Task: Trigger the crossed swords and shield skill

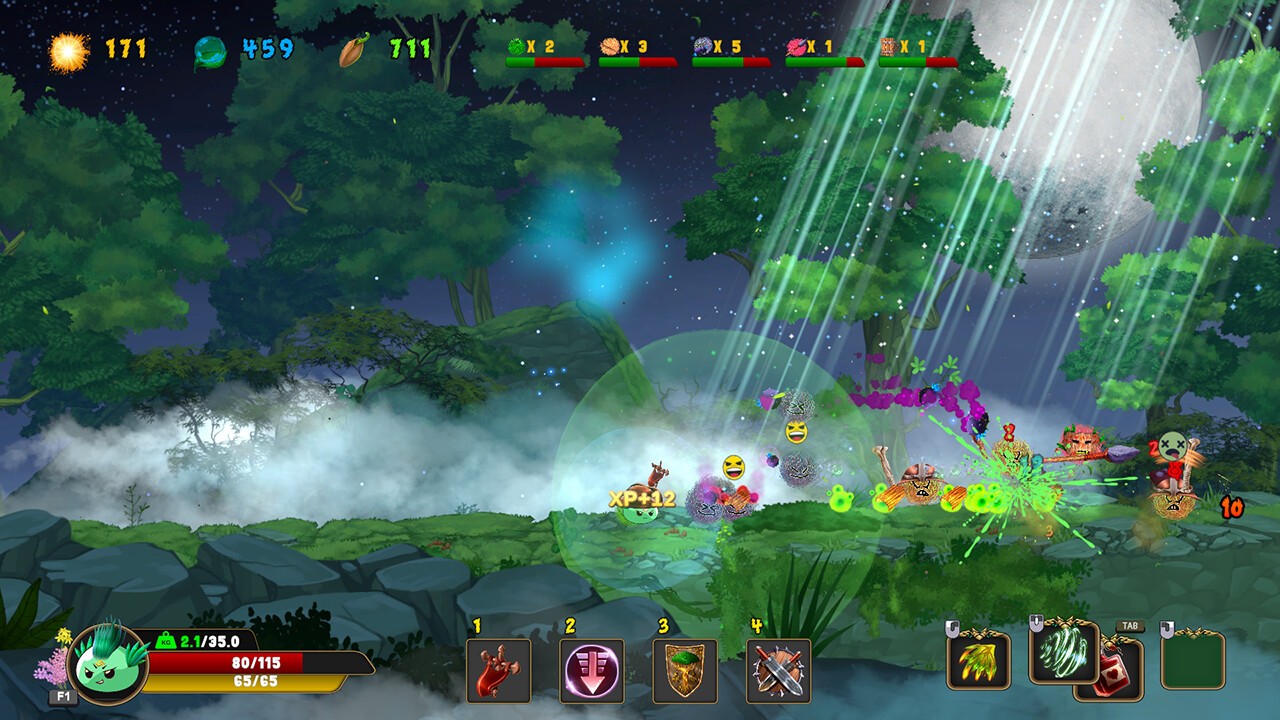Action: tap(778, 671)
